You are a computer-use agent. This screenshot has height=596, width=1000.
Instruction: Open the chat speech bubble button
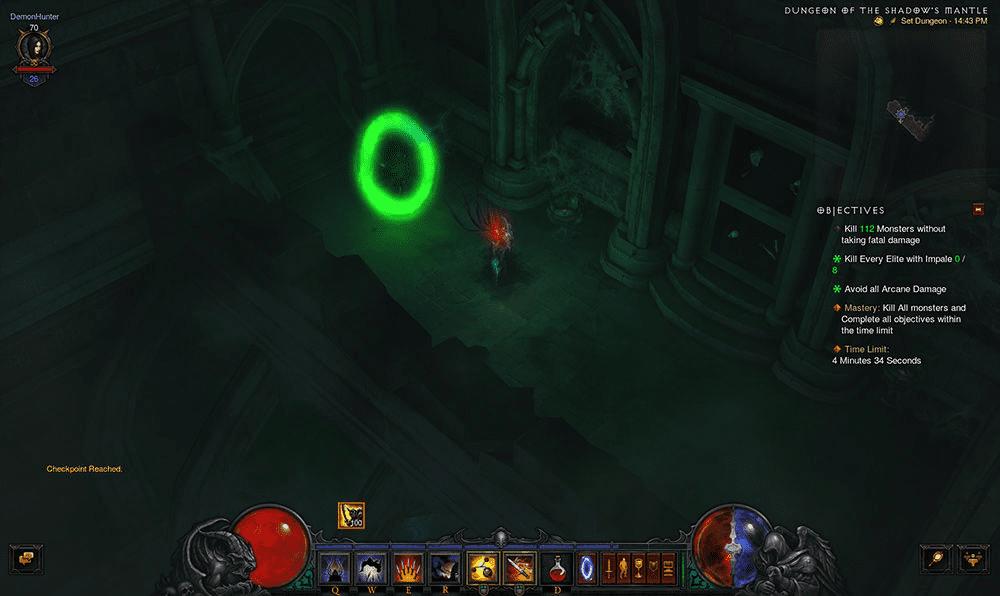click(x=24, y=558)
